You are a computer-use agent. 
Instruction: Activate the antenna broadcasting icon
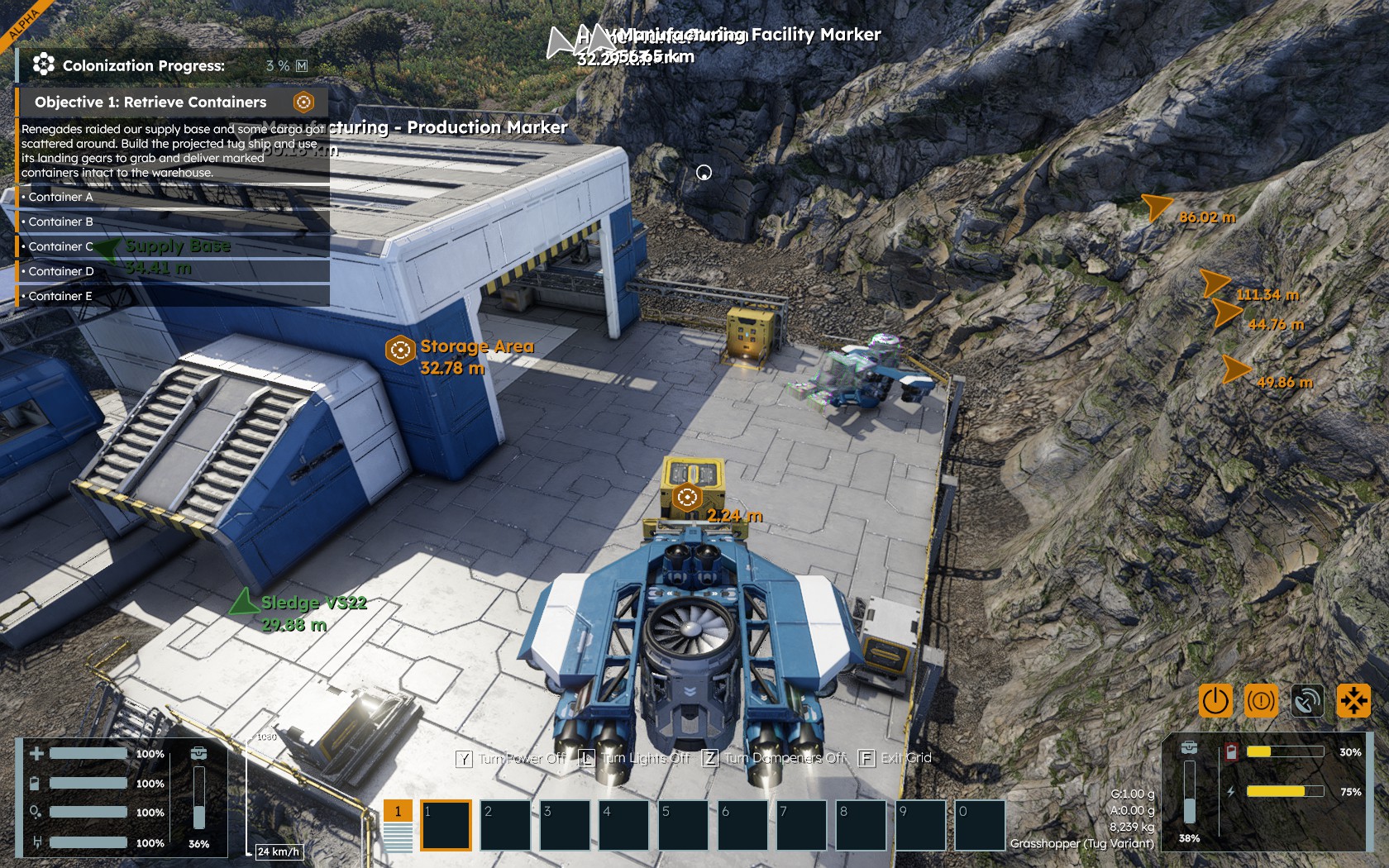[1307, 701]
